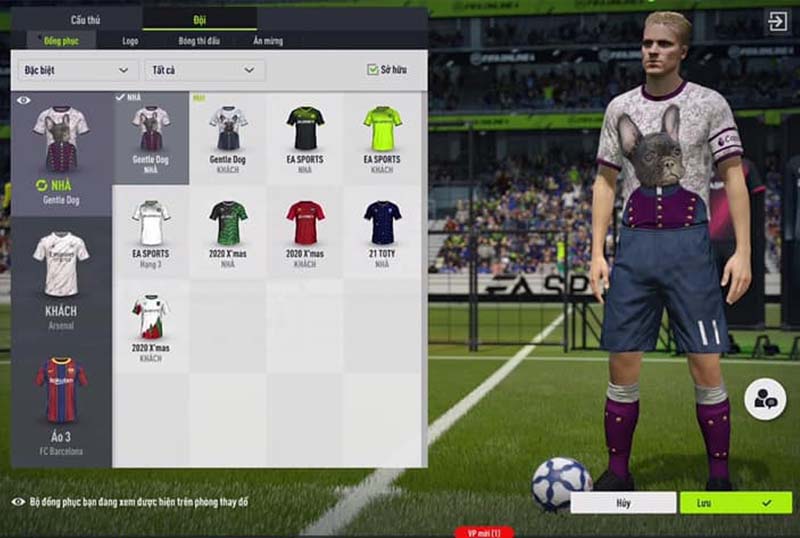
Task: Open the Đặc biệt dropdown
Action: tap(78, 70)
